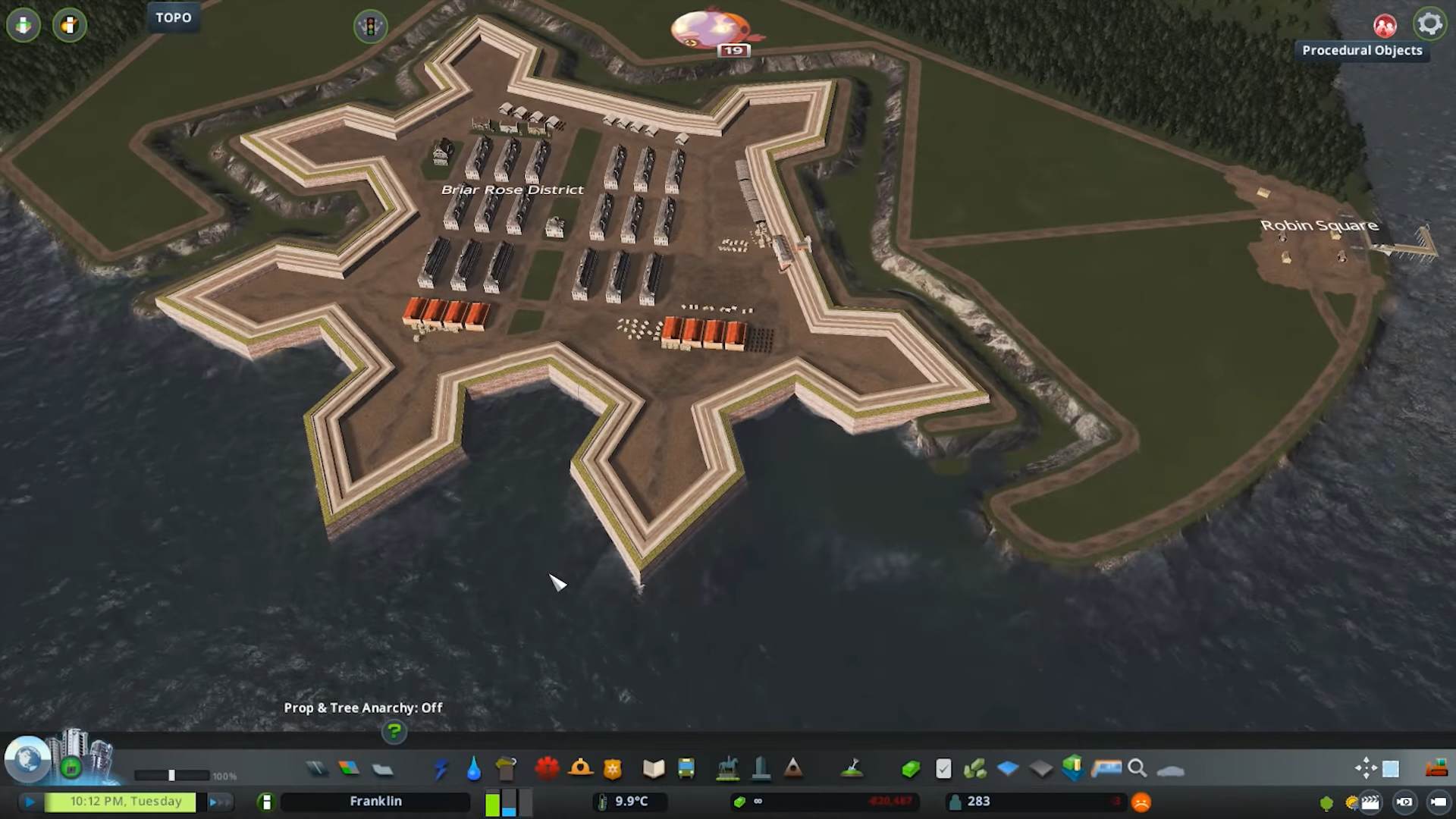Open the gear settings menu
The width and height of the screenshot is (1456, 819).
pyautogui.click(x=1429, y=24)
